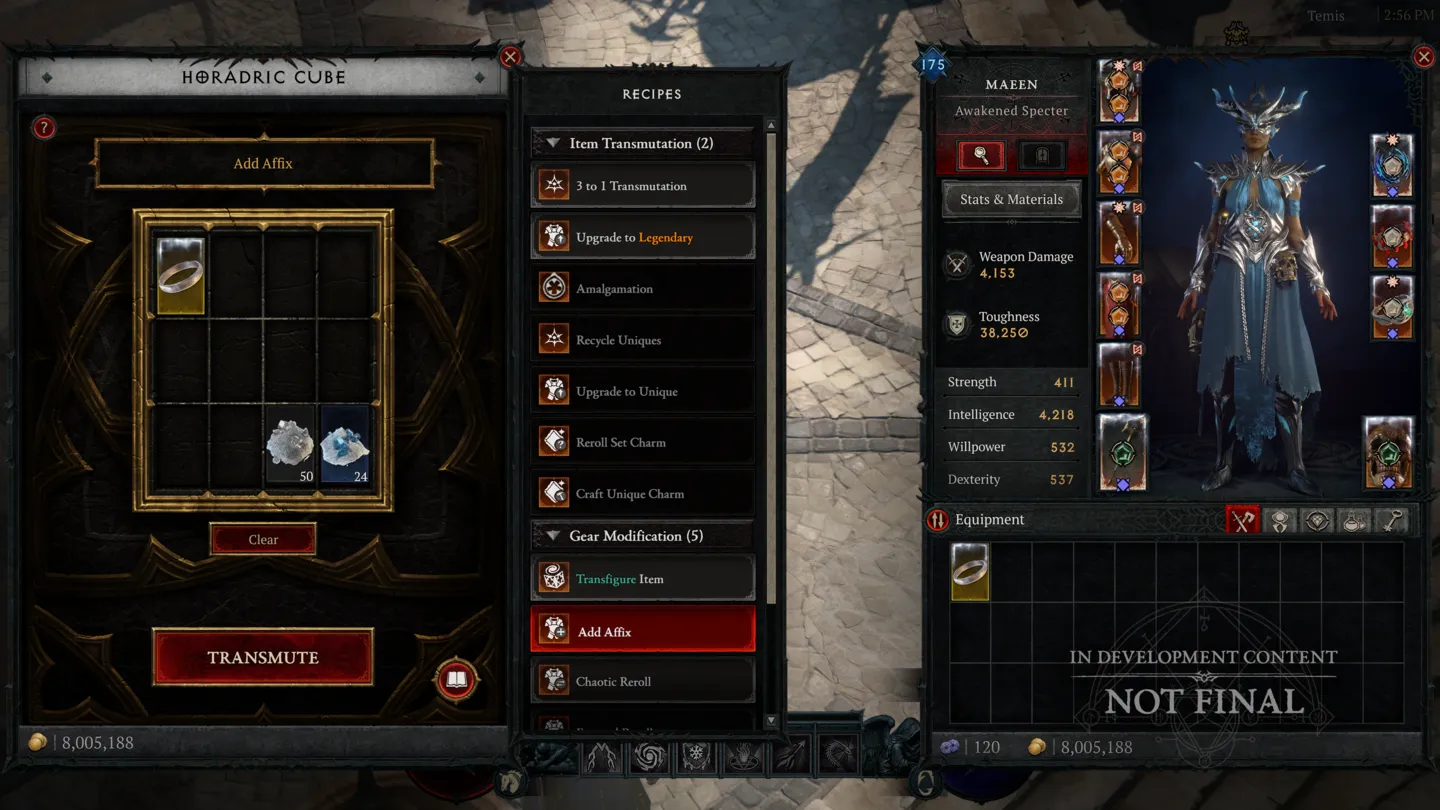Image resolution: width=1440 pixels, height=810 pixels.
Task: Toggle the magnifying glass inspect view for Maeen
Action: [x=980, y=156]
